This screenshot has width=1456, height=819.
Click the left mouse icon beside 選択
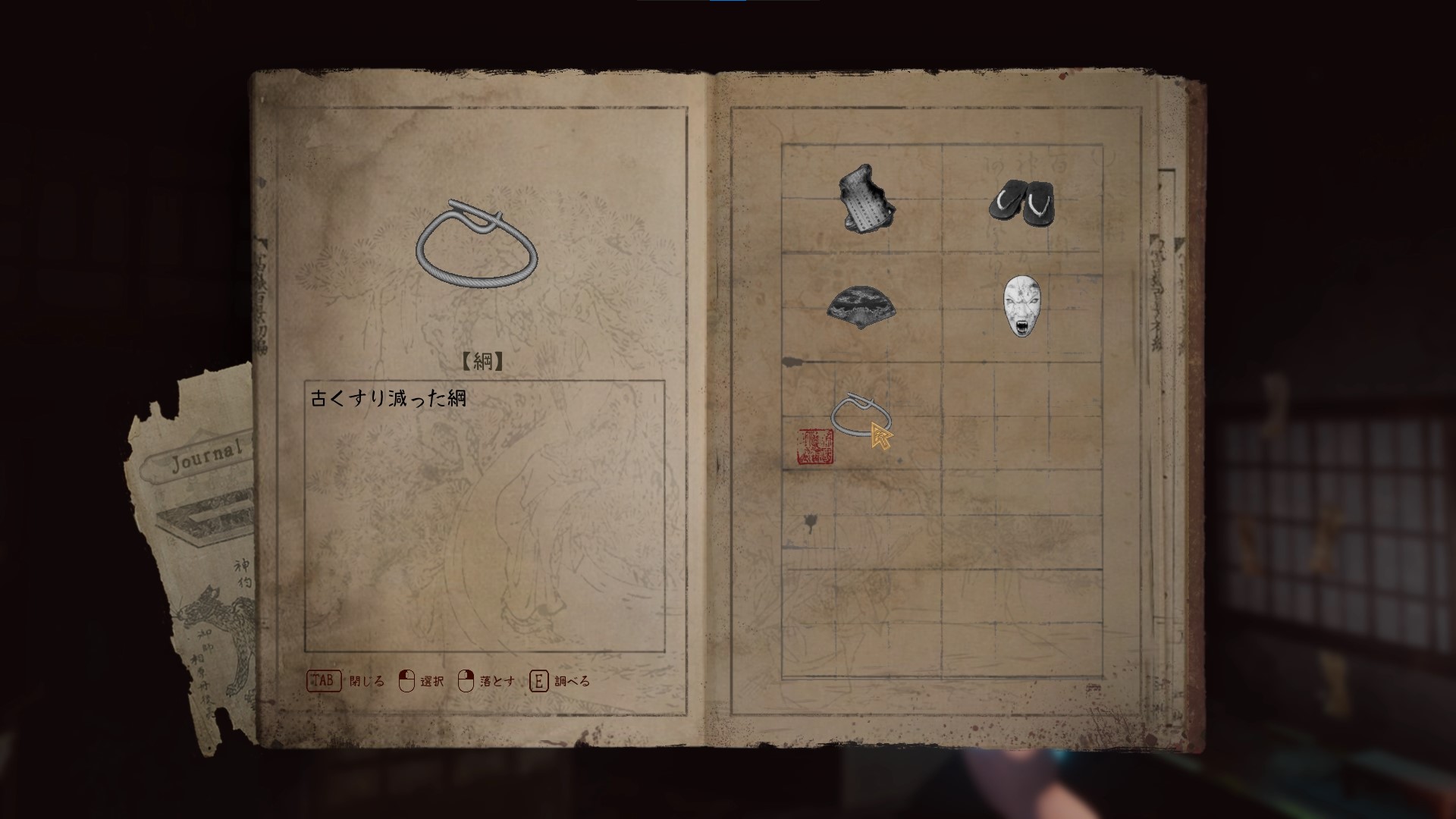pos(408,681)
